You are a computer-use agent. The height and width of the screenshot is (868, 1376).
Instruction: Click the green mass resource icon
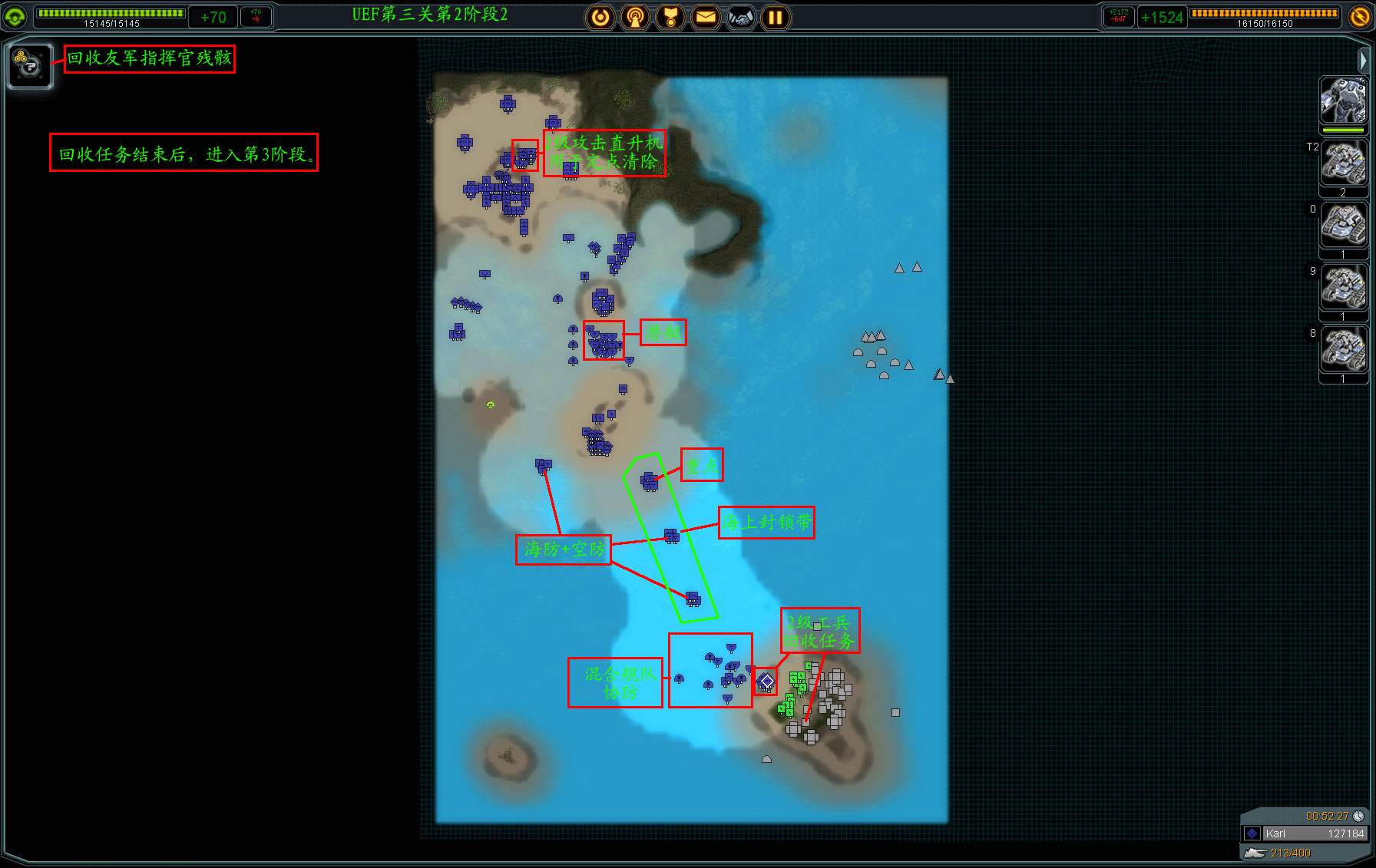(x=15, y=16)
